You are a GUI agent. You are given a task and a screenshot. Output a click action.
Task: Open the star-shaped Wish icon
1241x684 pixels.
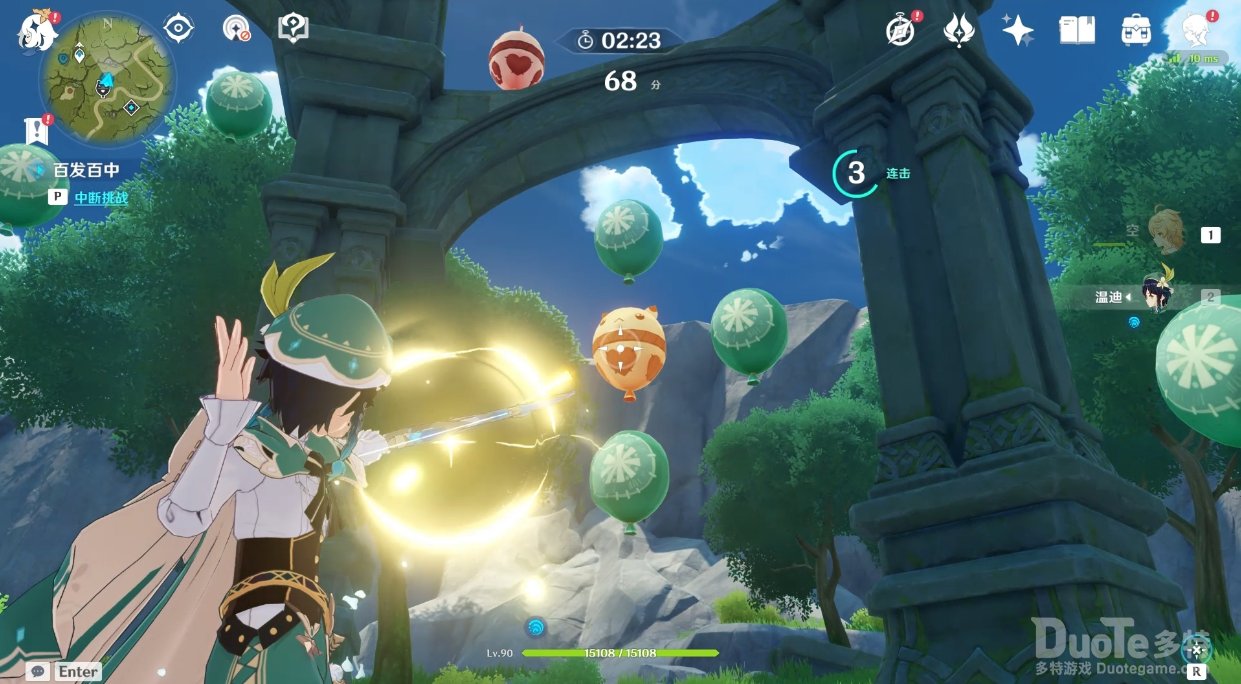pos(1018,31)
